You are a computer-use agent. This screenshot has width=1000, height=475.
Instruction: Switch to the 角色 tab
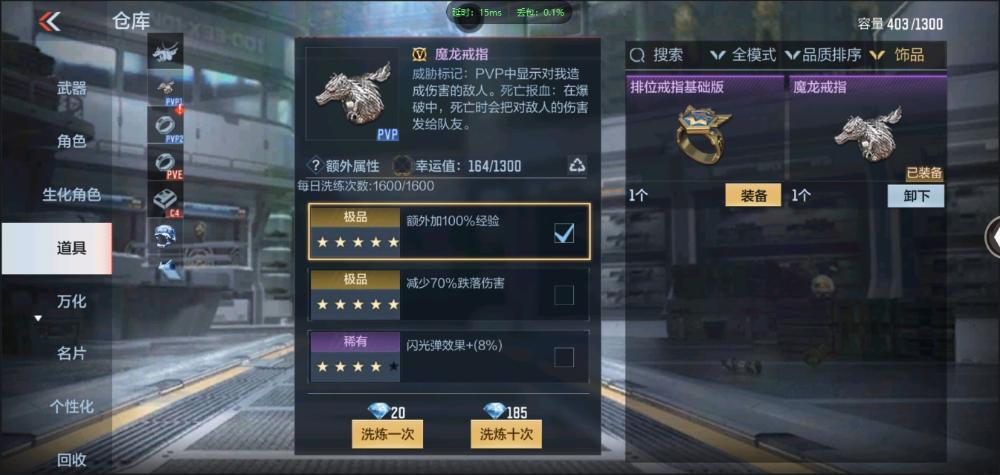[71, 141]
